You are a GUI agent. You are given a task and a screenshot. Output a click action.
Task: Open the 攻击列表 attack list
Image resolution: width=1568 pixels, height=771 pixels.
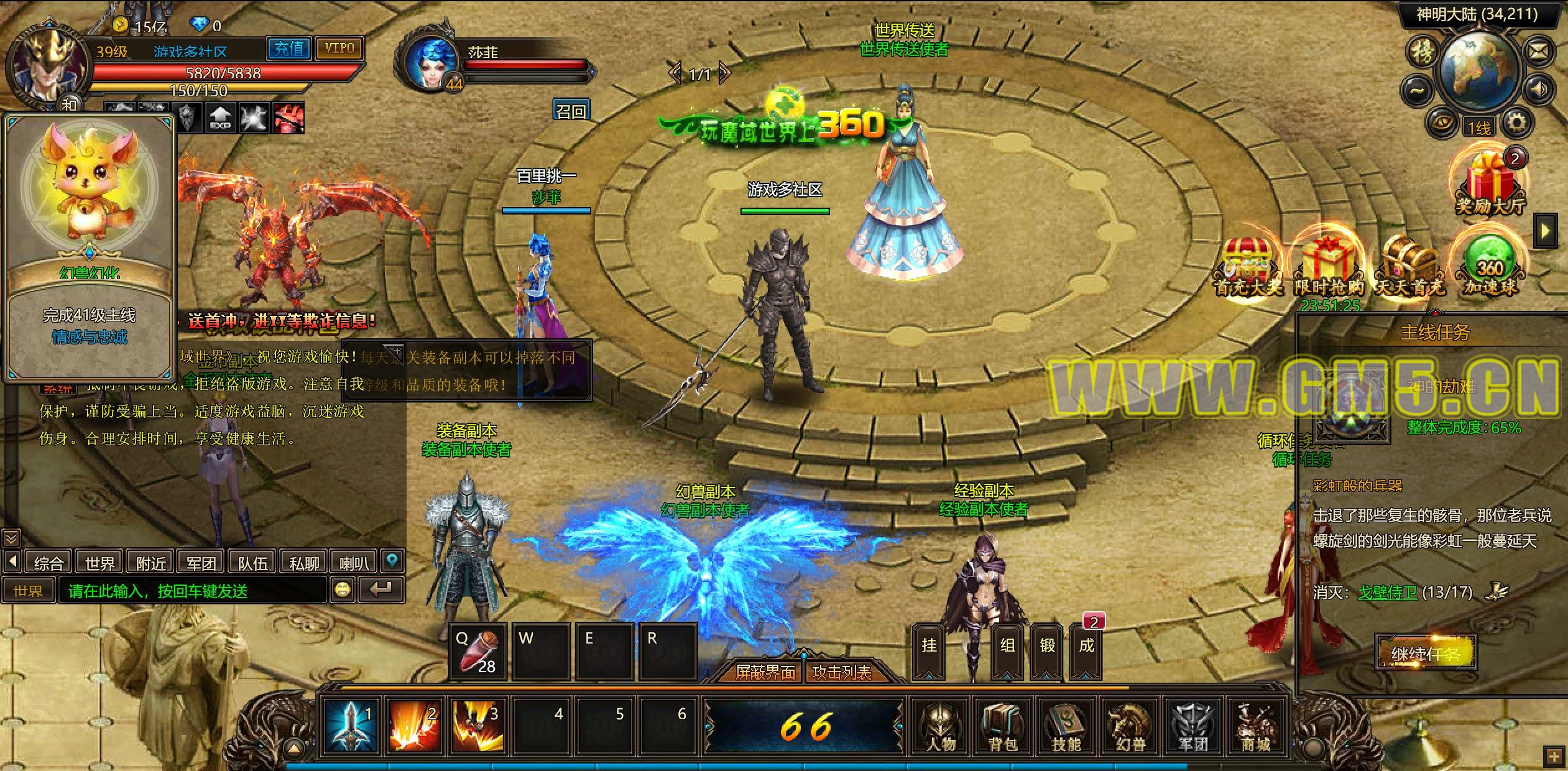(842, 672)
